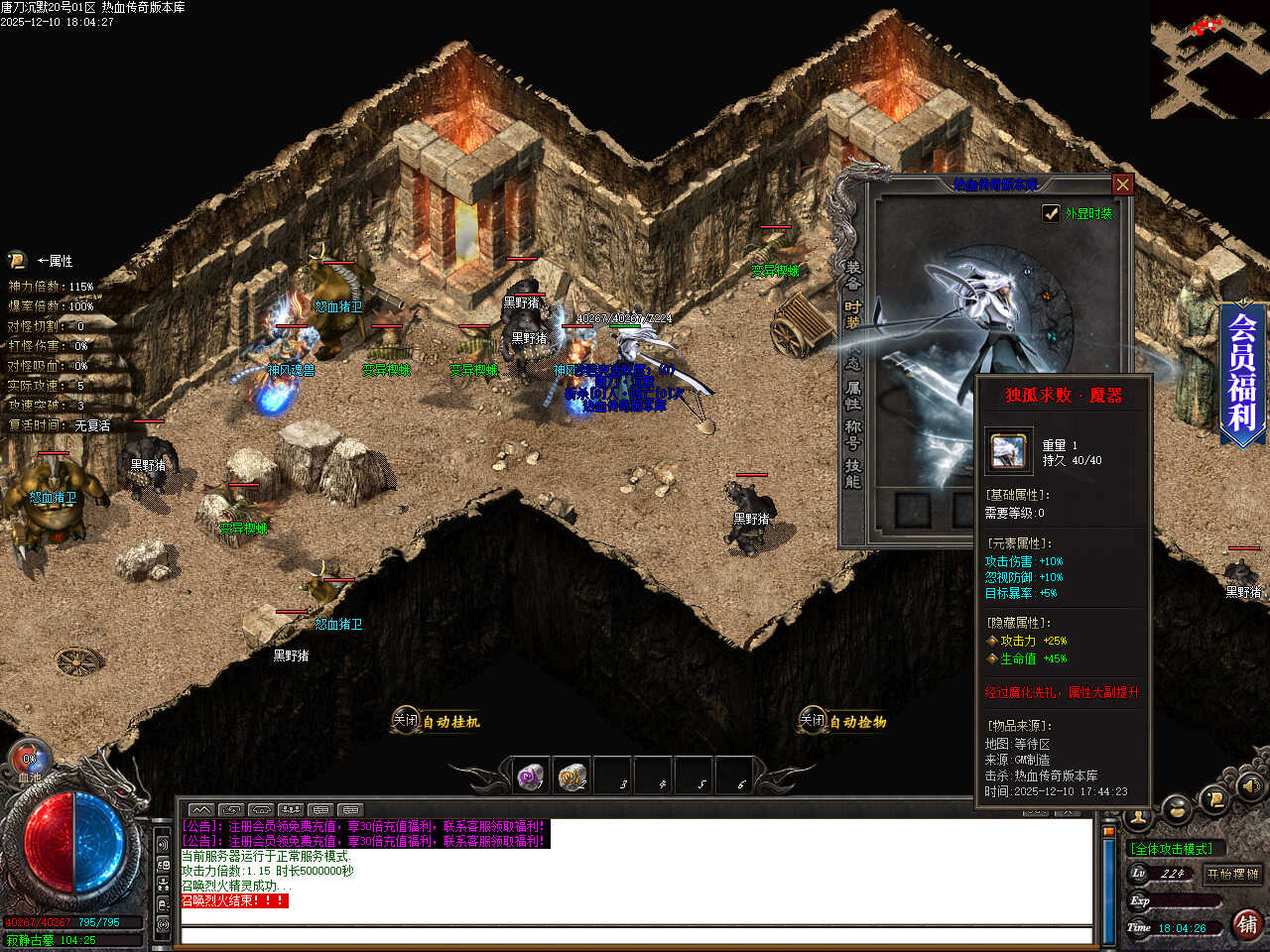
Task: Toggle the 自动捡物 auto-loot button
Action: [842, 722]
